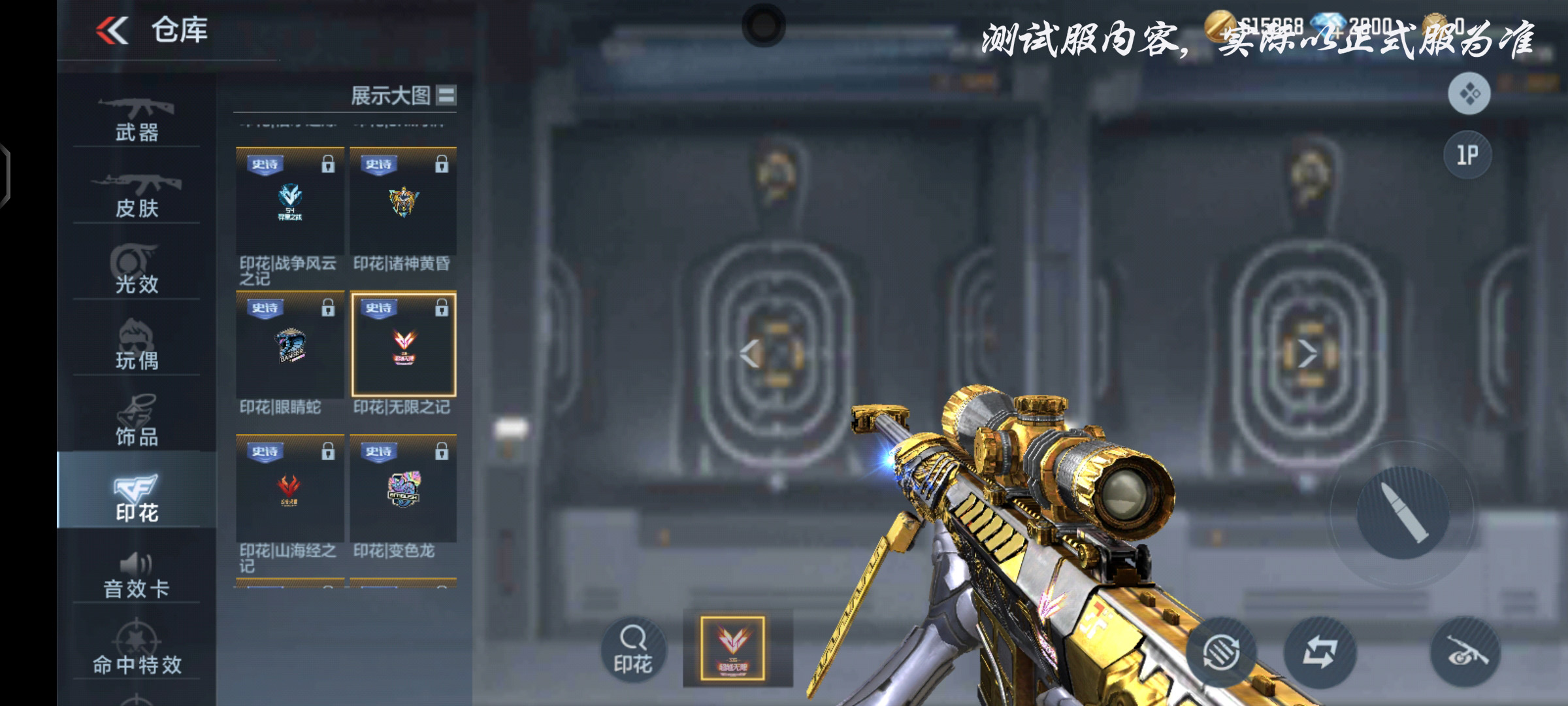
Task: Select the 印花 decals tab
Action: [x=137, y=497]
